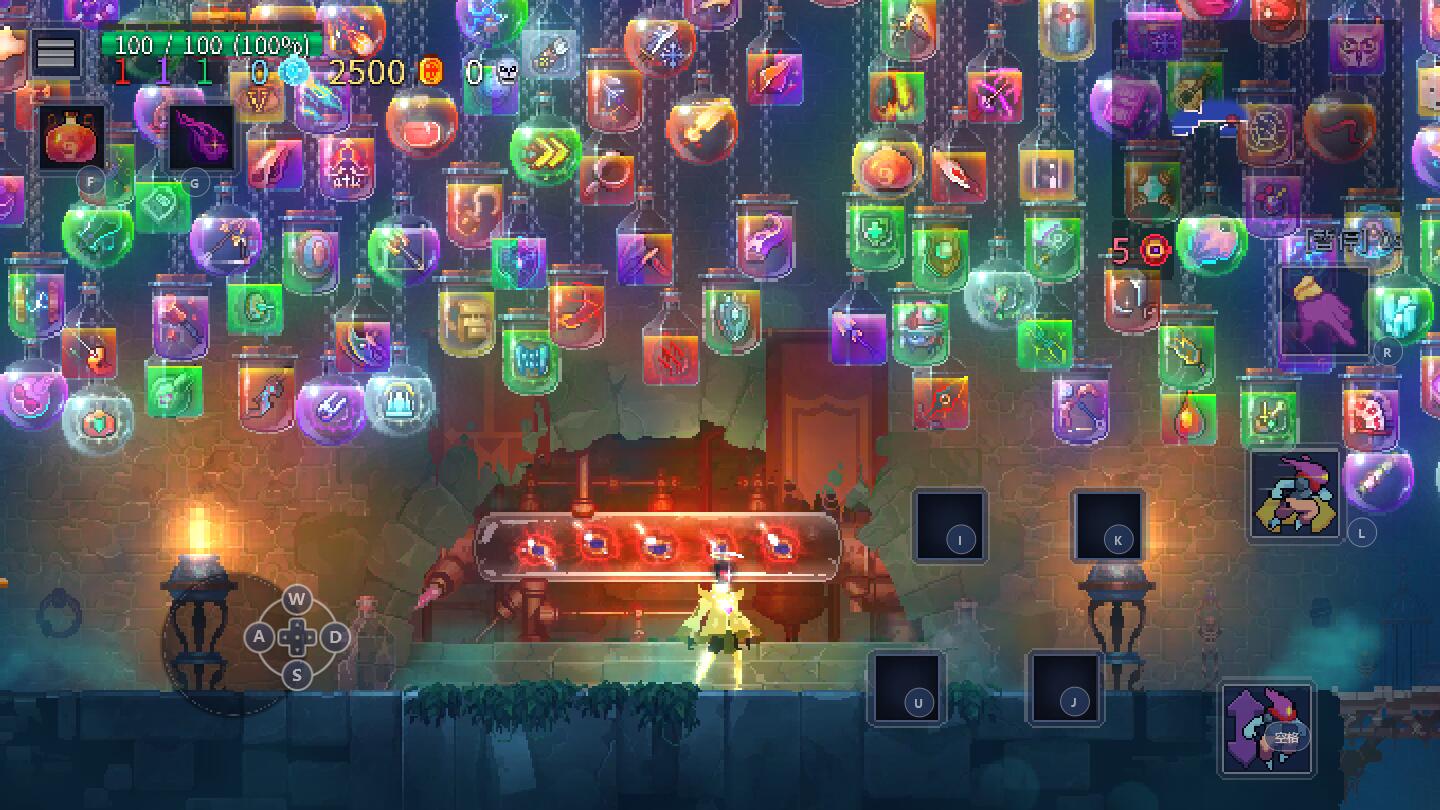Tap the W up direction button
This screenshot has width=1440, height=810.
[296, 600]
